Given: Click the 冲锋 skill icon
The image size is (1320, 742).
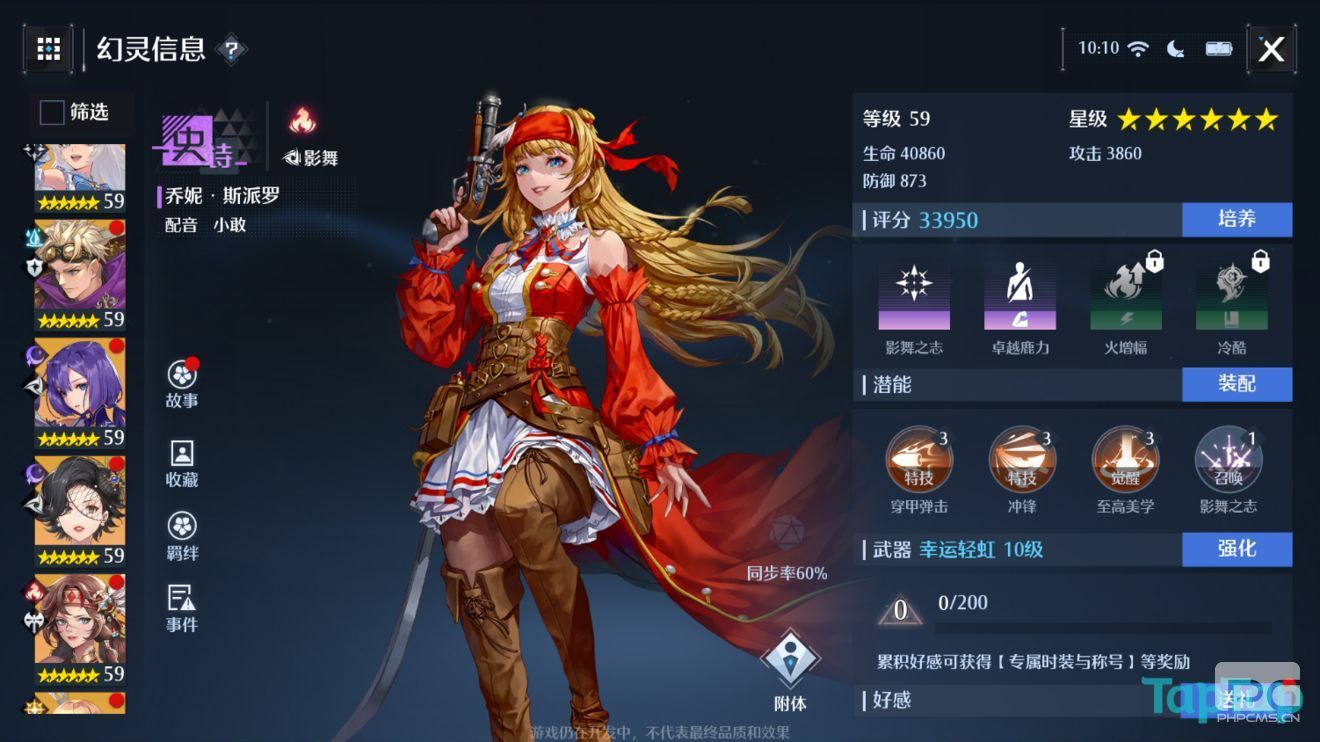Looking at the screenshot, I should point(1023,460).
